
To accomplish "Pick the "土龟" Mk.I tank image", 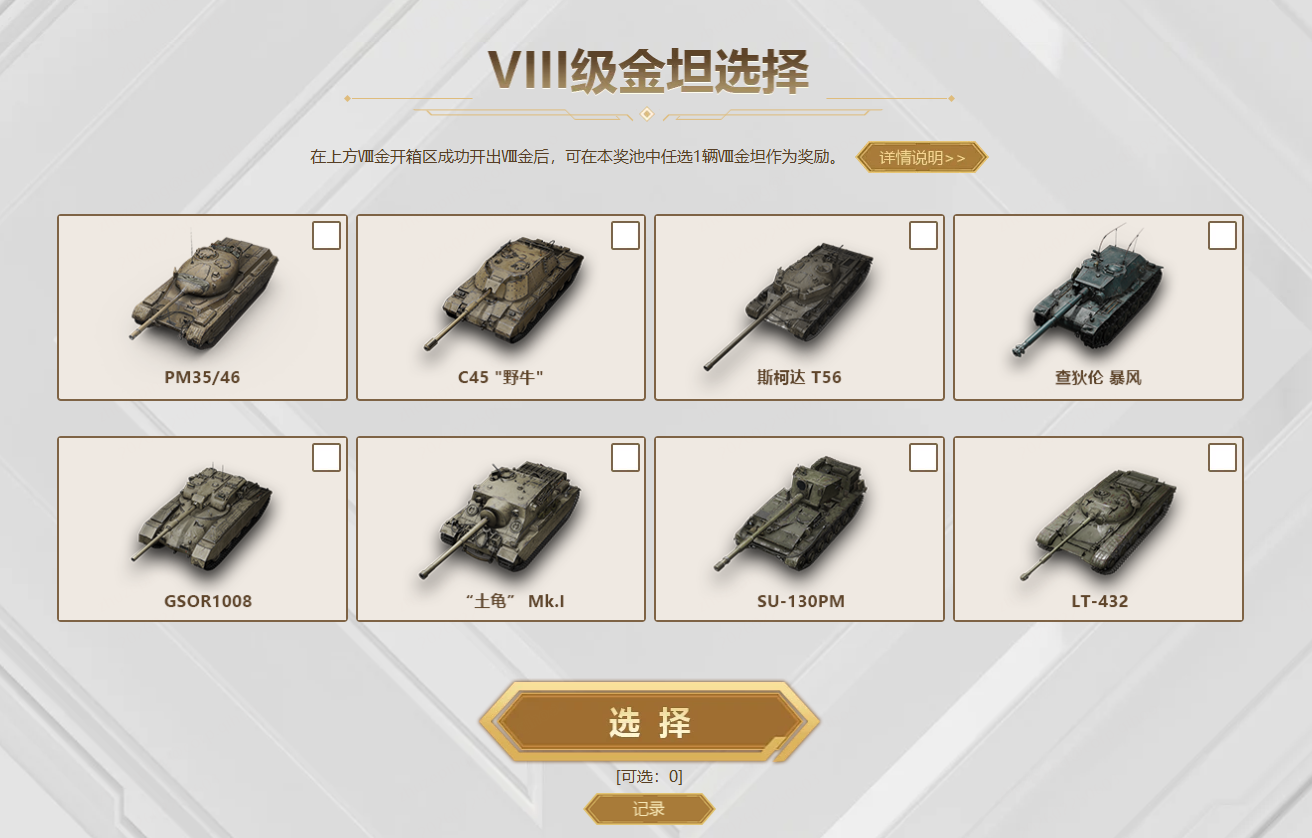I will tap(501, 517).
